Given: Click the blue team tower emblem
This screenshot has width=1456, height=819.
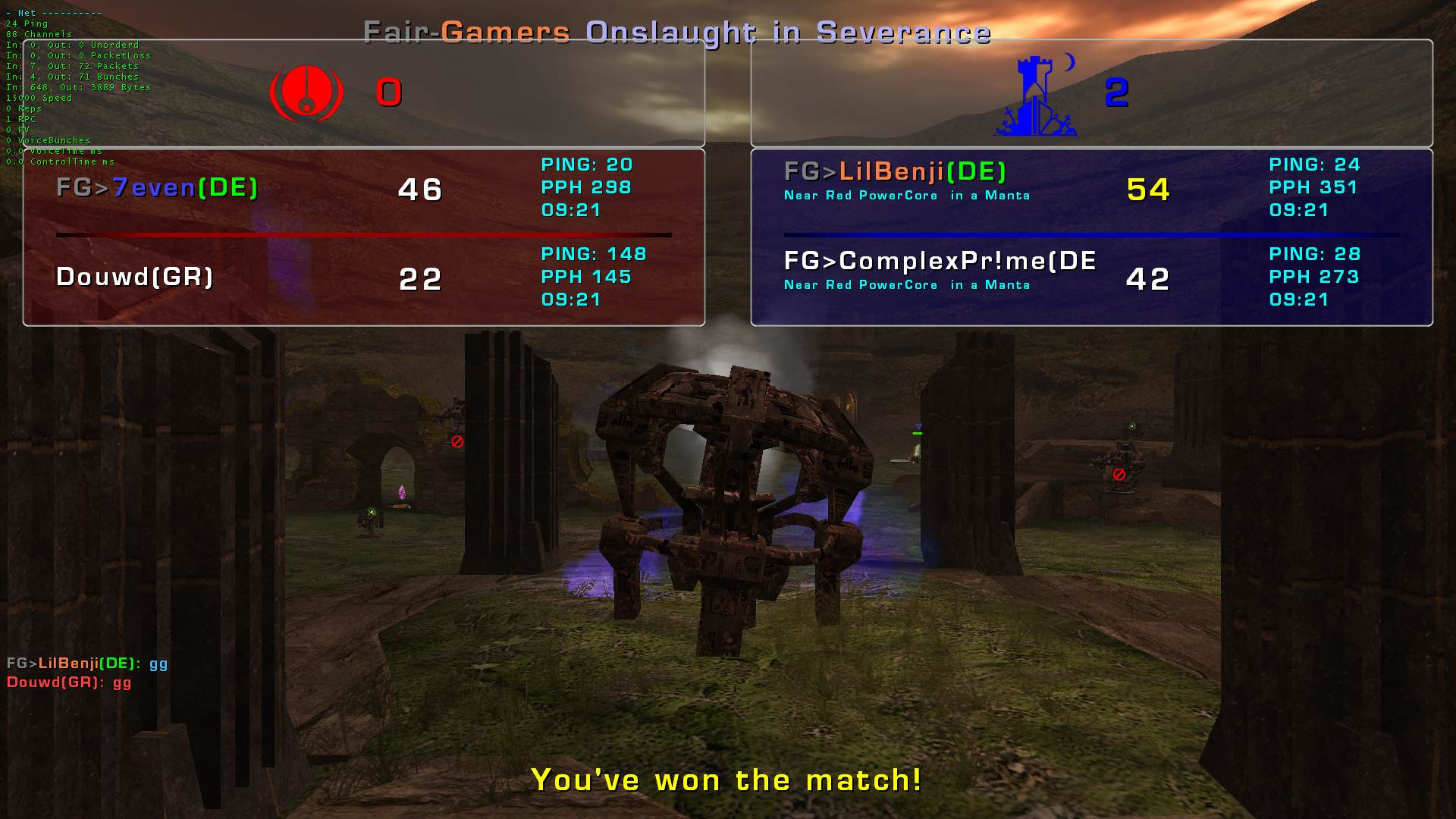Looking at the screenshot, I should click(1035, 97).
